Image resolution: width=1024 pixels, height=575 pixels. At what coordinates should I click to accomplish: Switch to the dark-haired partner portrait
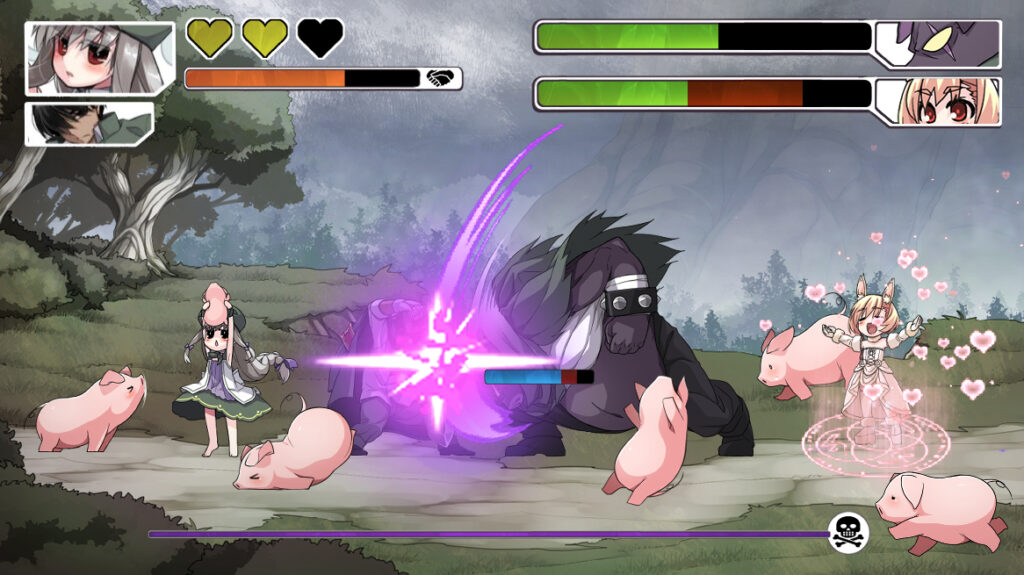coord(89,124)
